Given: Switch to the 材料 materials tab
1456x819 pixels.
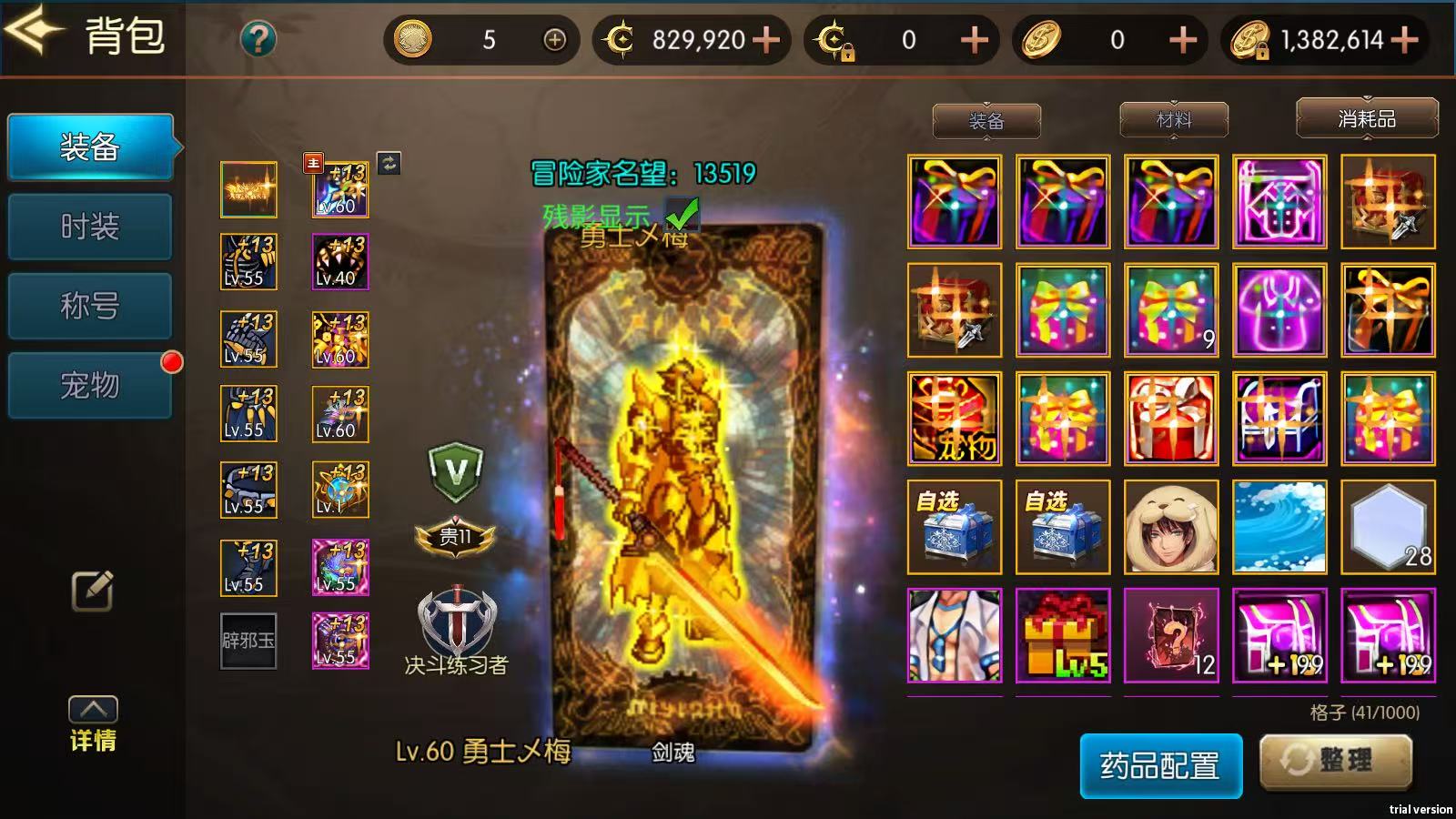Looking at the screenshot, I should click(x=1172, y=119).
